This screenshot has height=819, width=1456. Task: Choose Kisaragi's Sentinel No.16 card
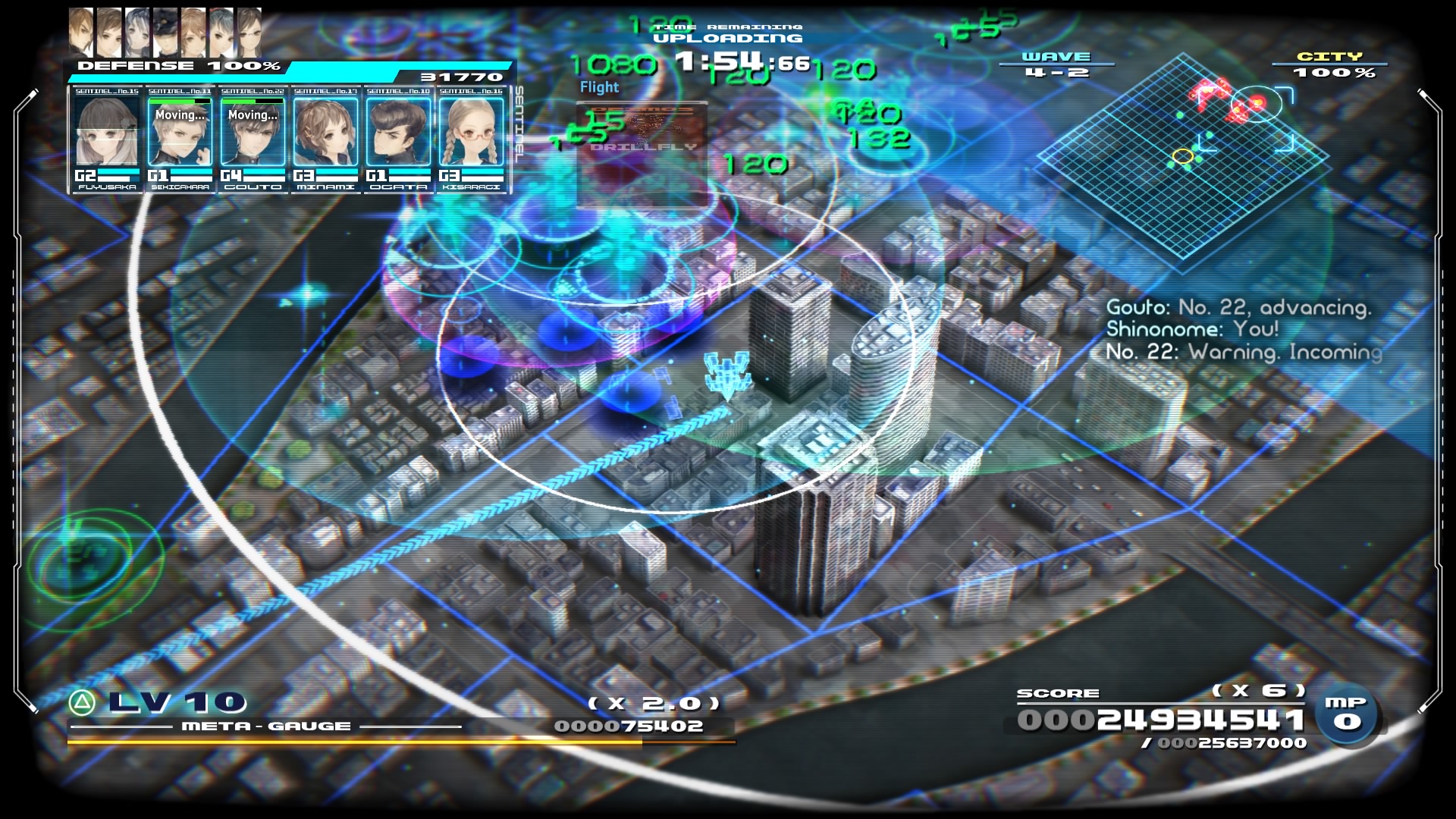(x=471, y=136)
